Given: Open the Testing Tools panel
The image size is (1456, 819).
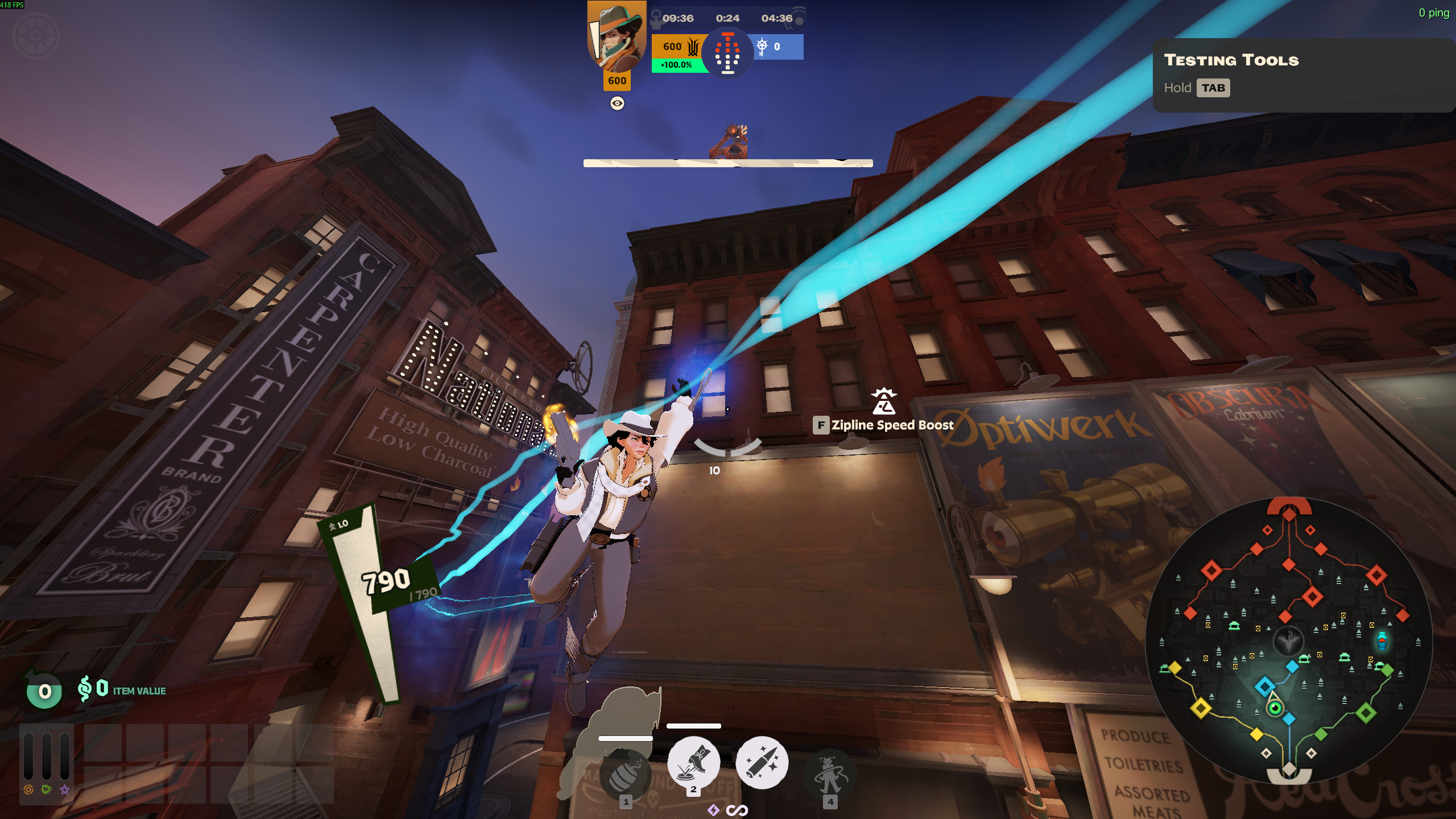Looking at the screenshot, I should [1302, 75].
